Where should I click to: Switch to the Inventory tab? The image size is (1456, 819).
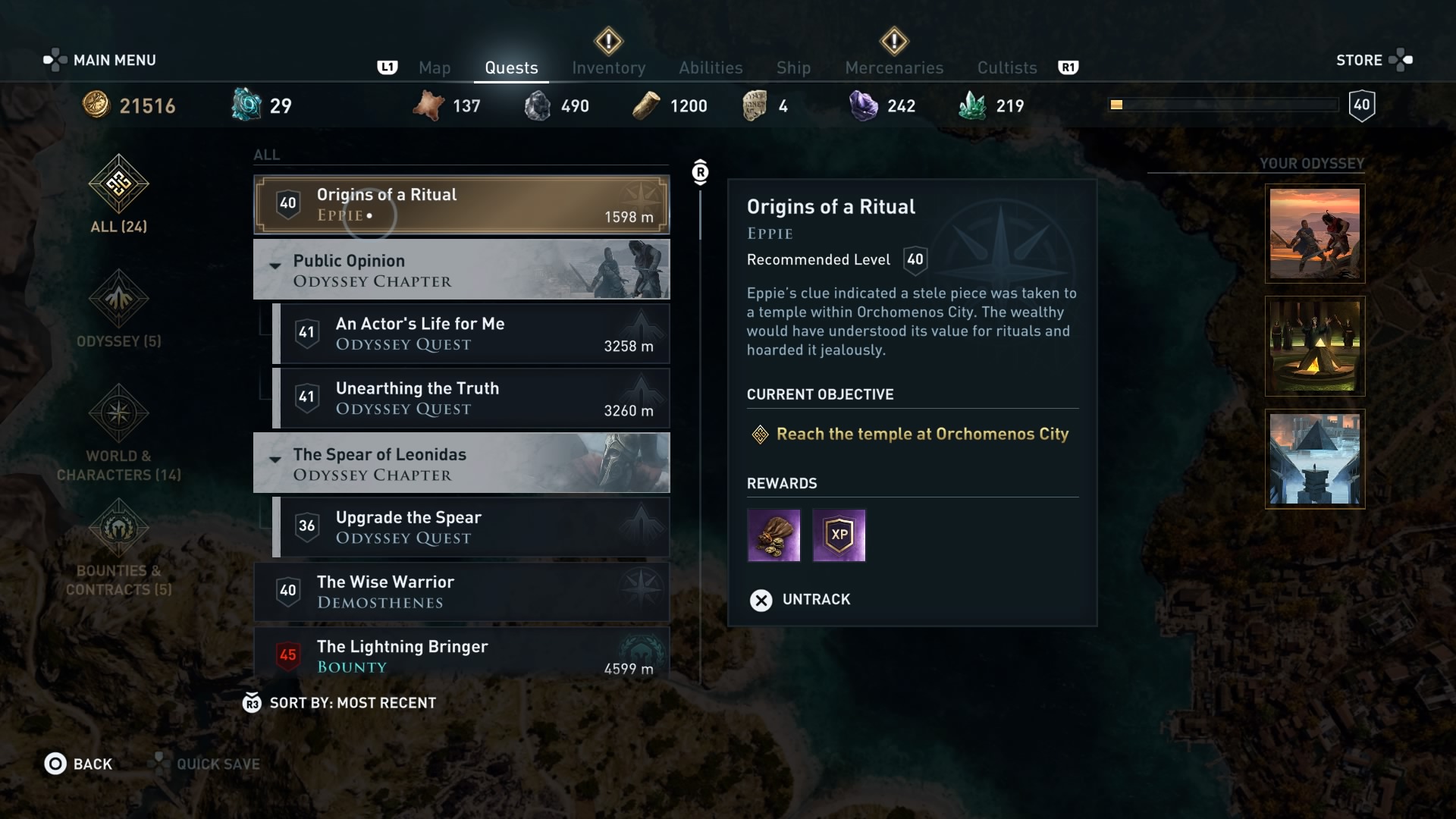[x=608, y=67]
